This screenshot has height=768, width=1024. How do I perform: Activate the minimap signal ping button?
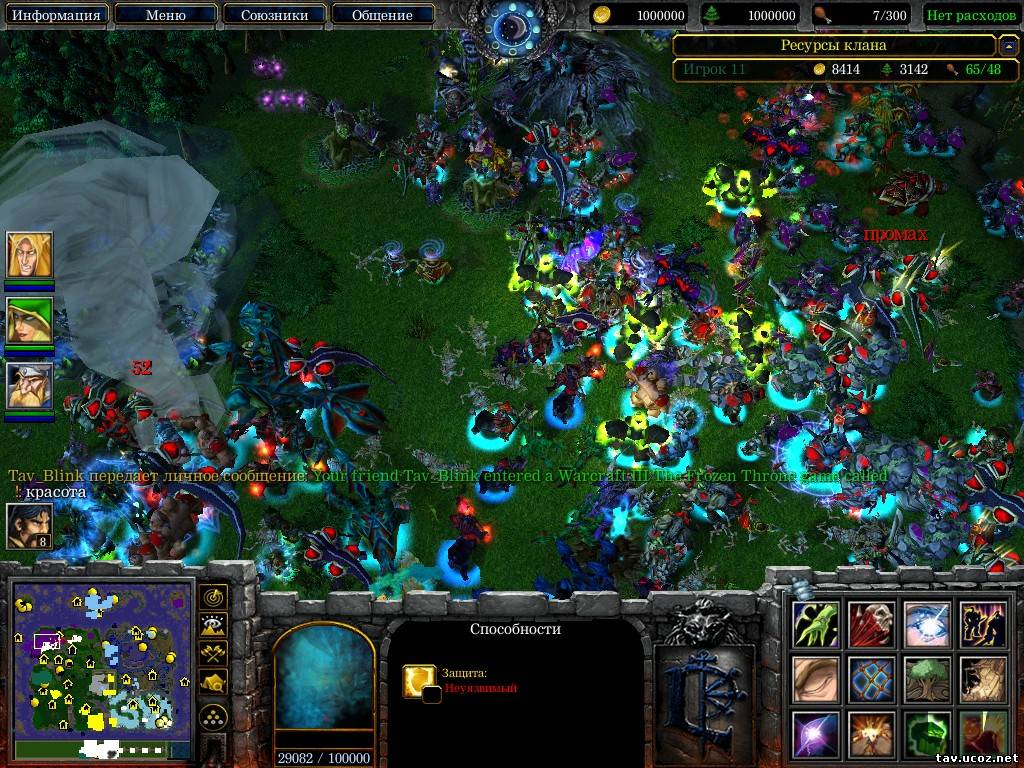click(213, 597)
